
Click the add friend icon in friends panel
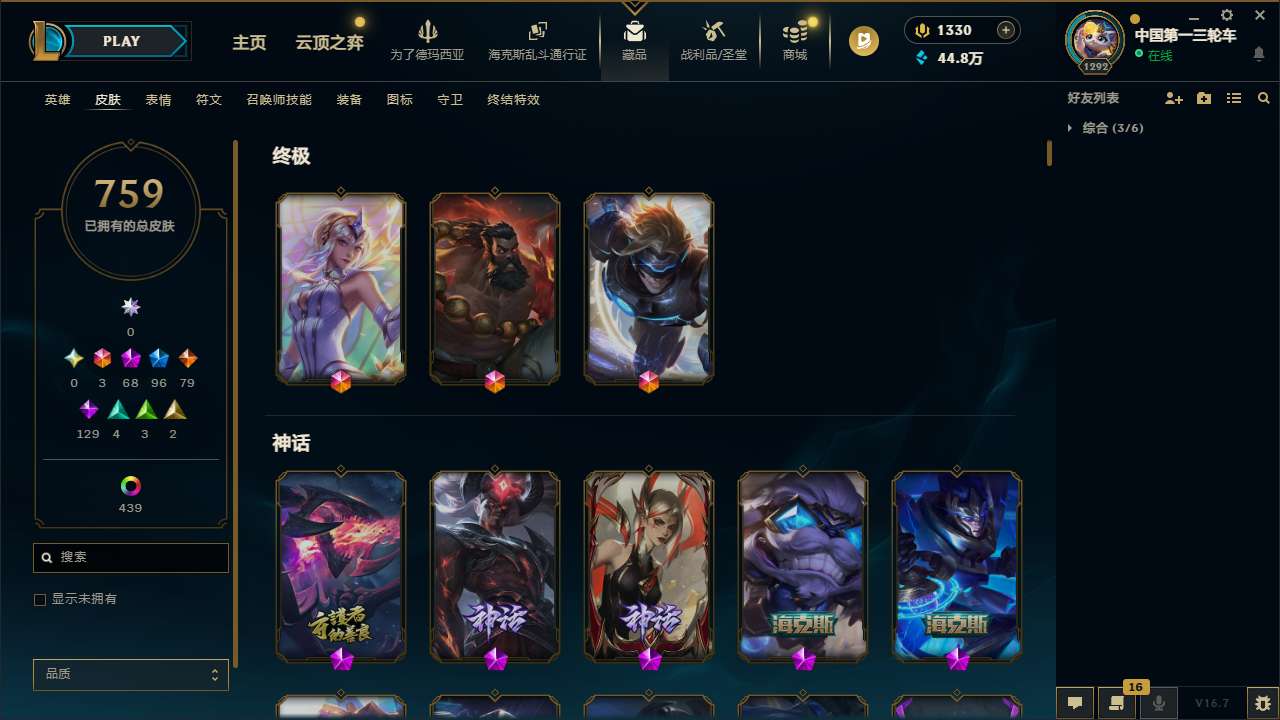[1174, 98]
